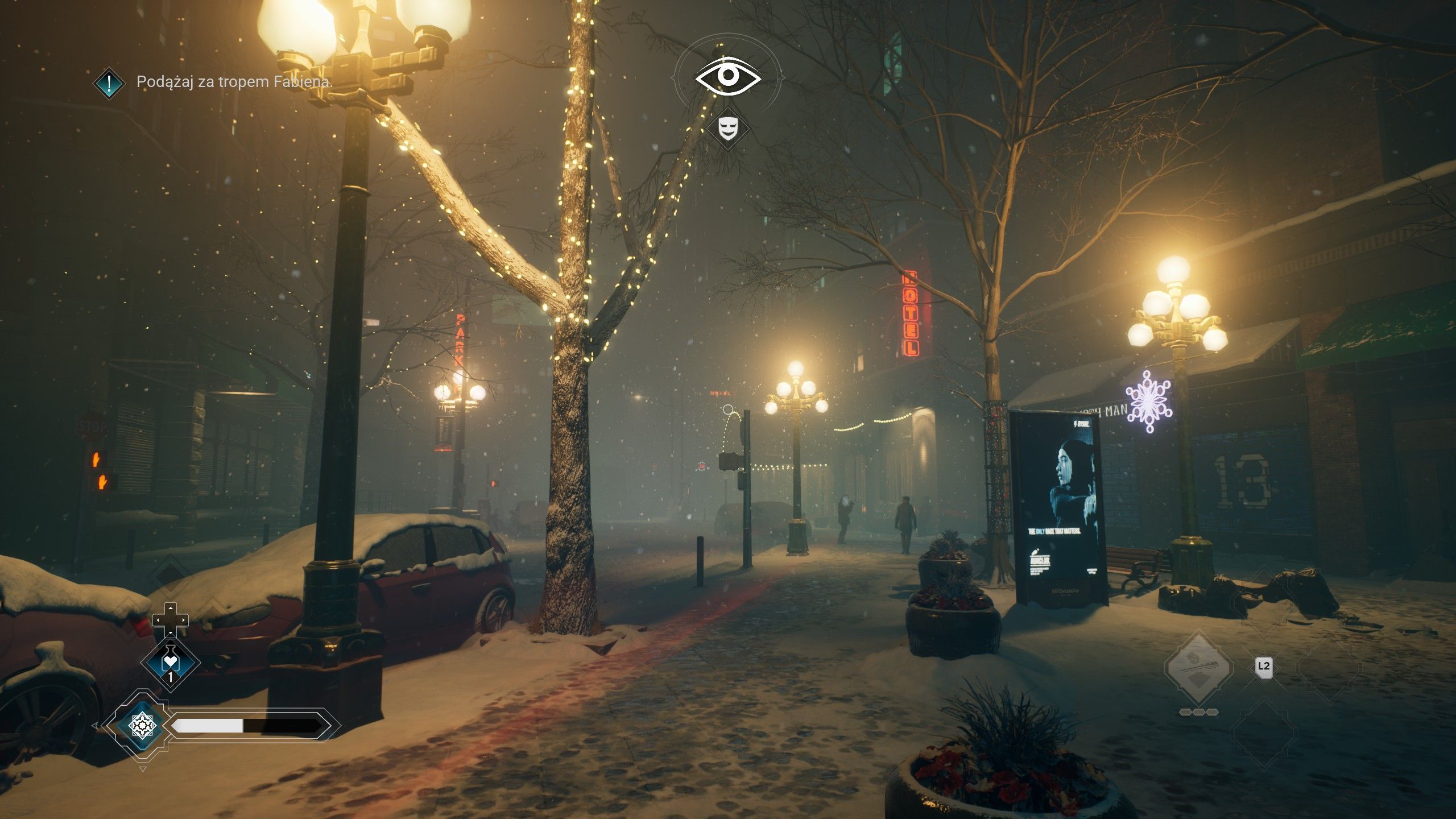Use the heart potion bottle slot
Image resolution: width=1456 pixels, height=819 pixels.
tap(170, 663)
